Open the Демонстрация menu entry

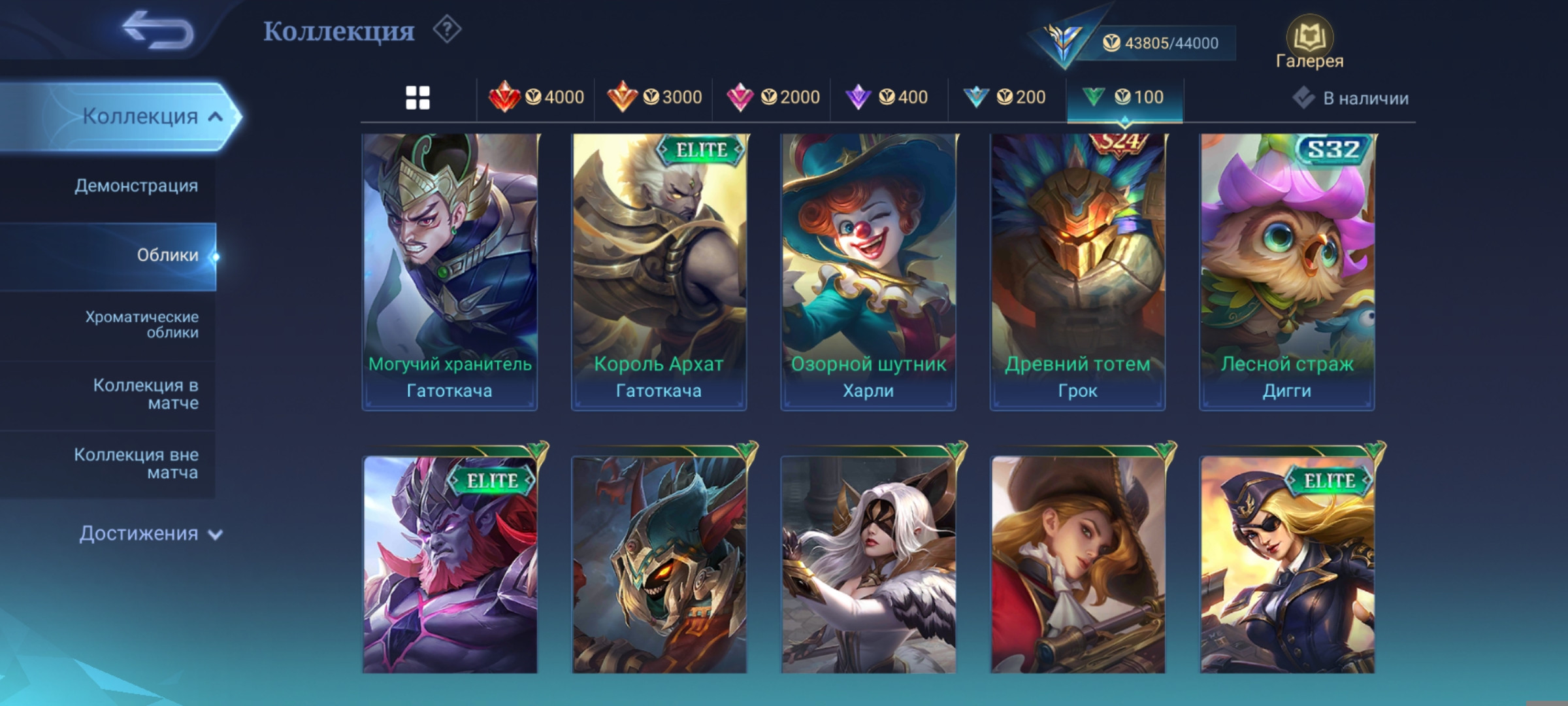136,186
